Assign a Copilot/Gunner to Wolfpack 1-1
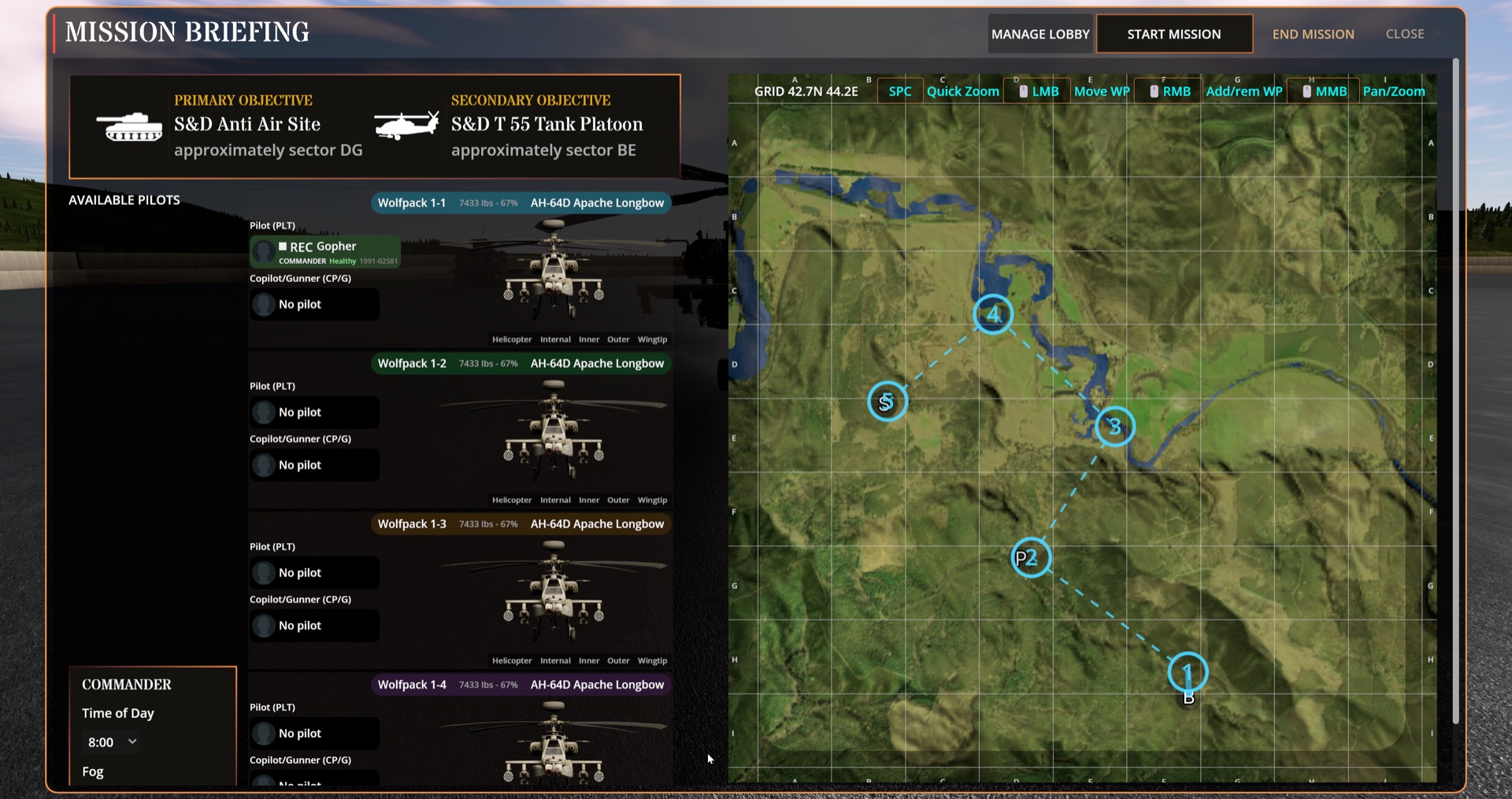This screenshot has height=799, width=1512. click(314, 304)
